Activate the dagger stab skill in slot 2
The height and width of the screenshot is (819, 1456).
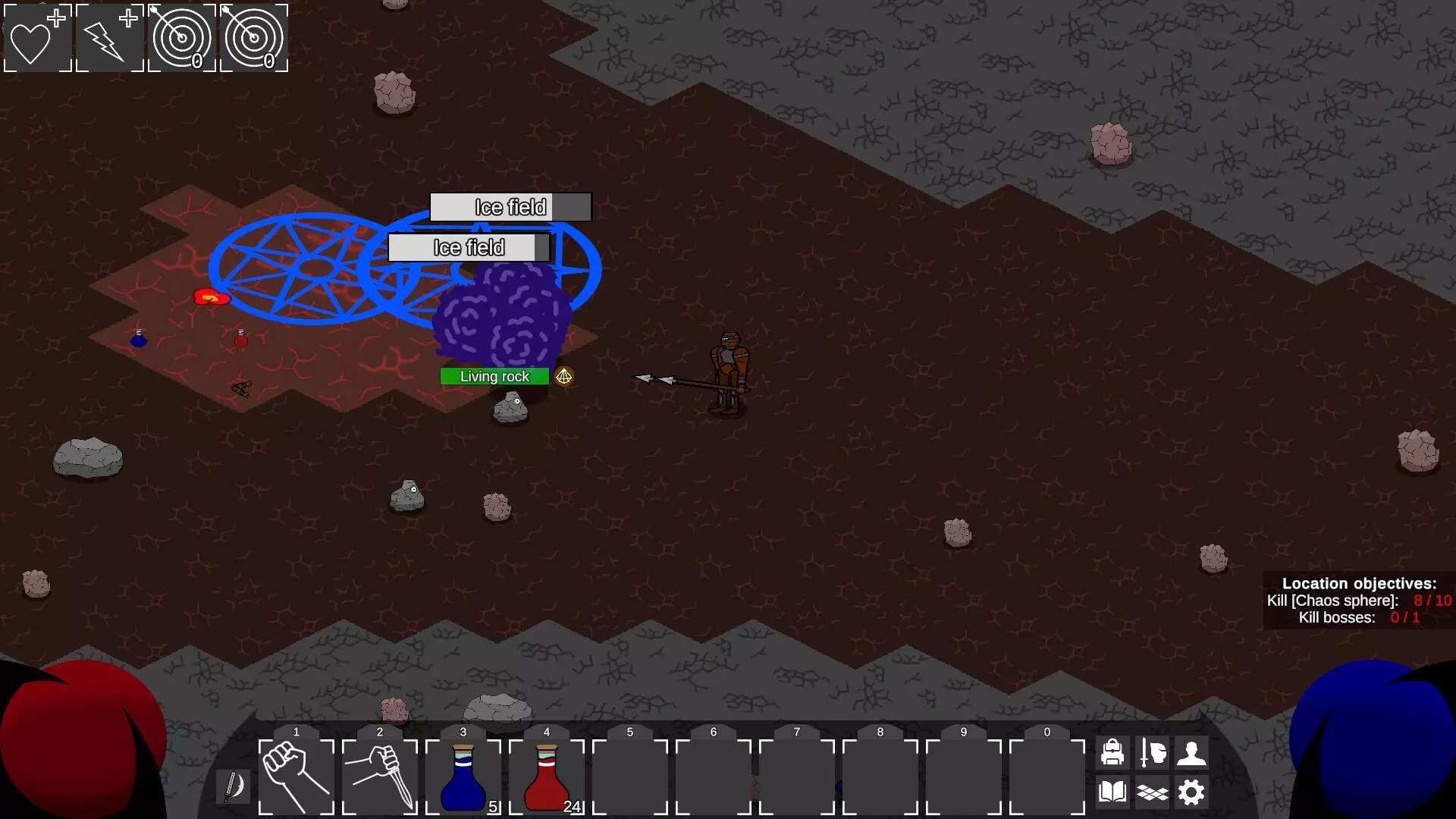pyautogui.click(x=380, y=777)
